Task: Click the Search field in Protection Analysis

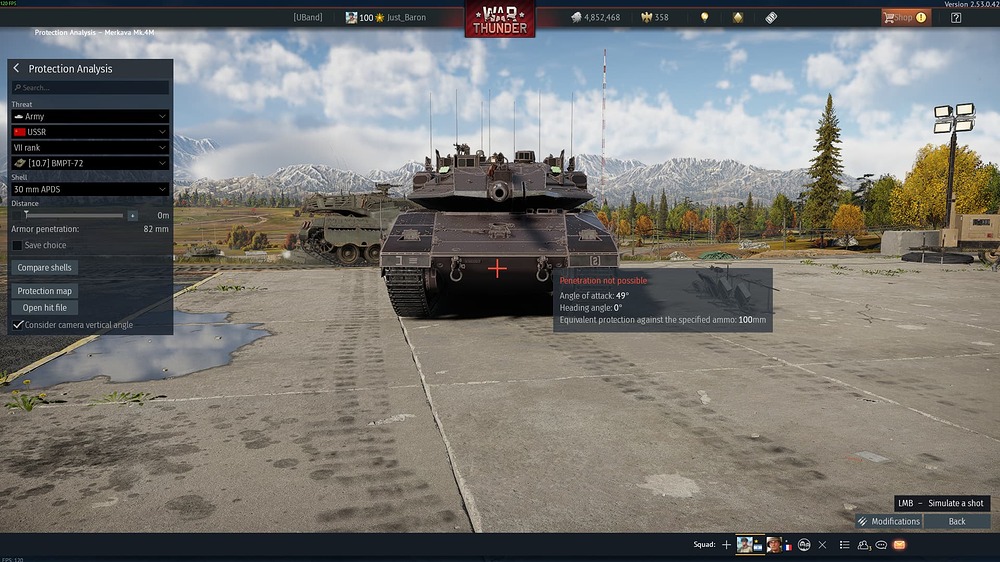Action: coord(90,88)
